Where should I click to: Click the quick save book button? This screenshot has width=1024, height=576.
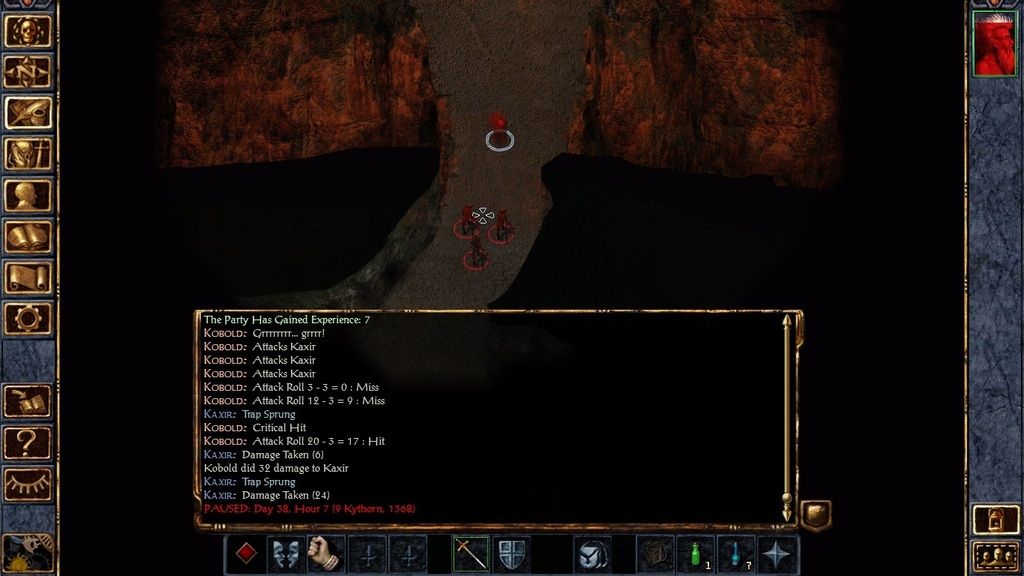28,400
